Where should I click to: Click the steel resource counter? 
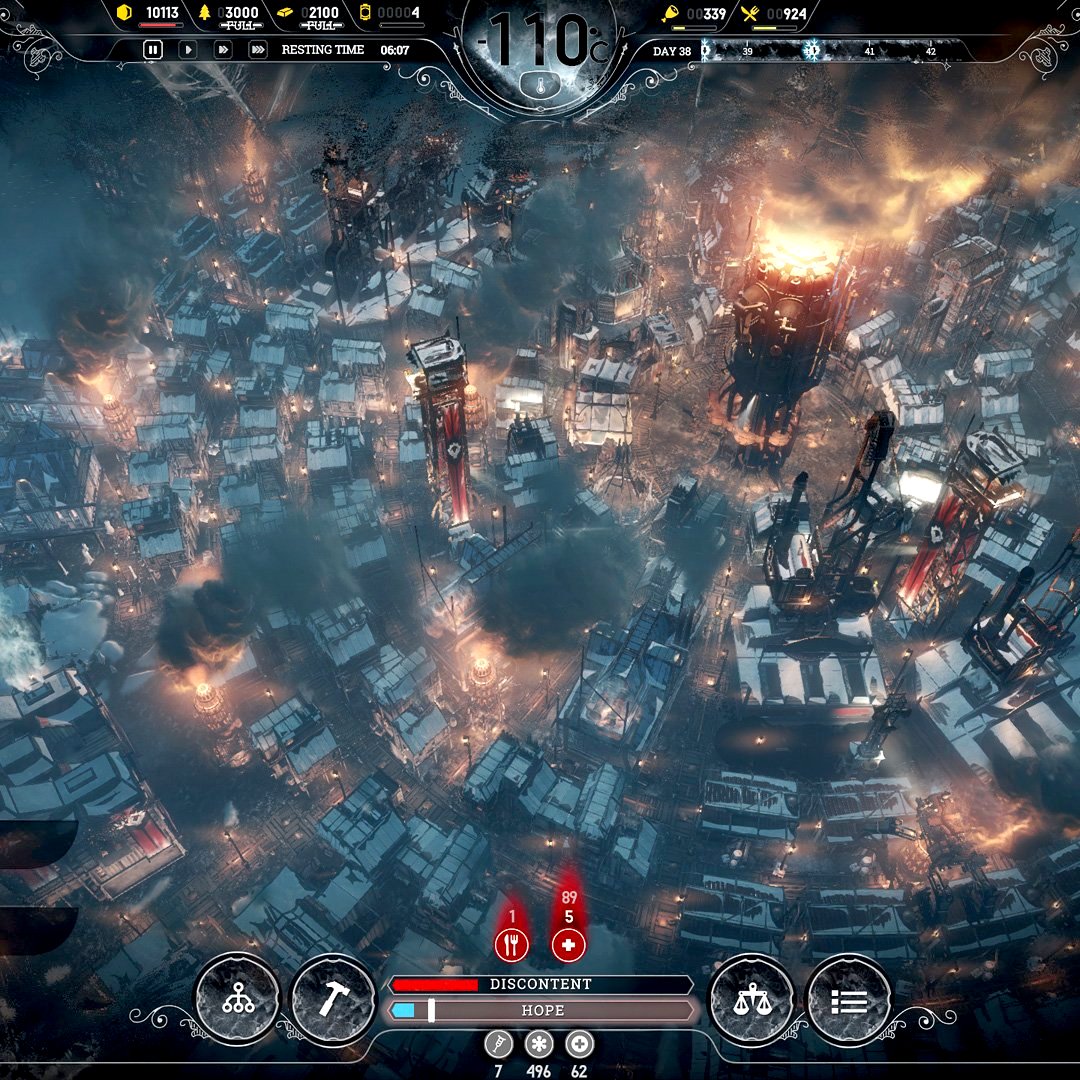click(x=318, y=14)
